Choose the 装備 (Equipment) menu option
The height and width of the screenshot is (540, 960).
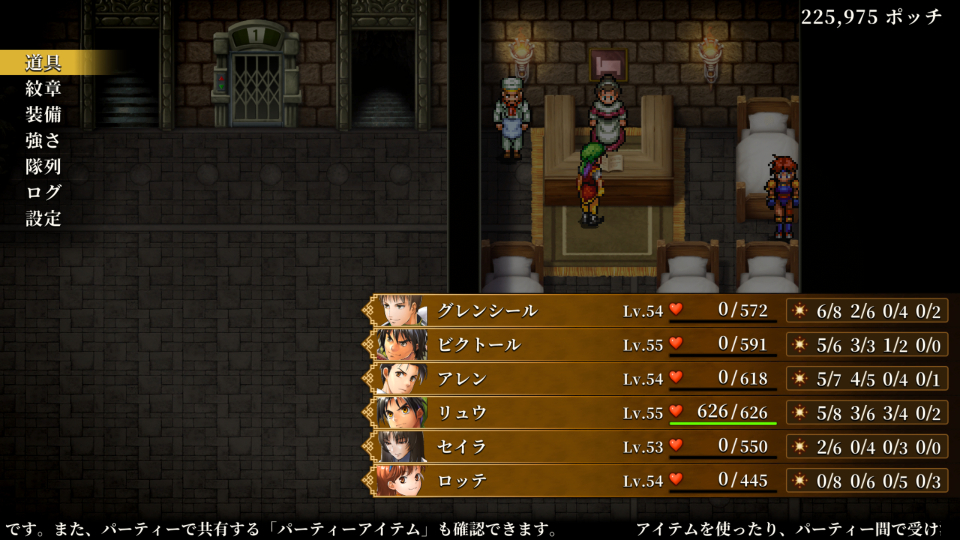coord(44,115)
